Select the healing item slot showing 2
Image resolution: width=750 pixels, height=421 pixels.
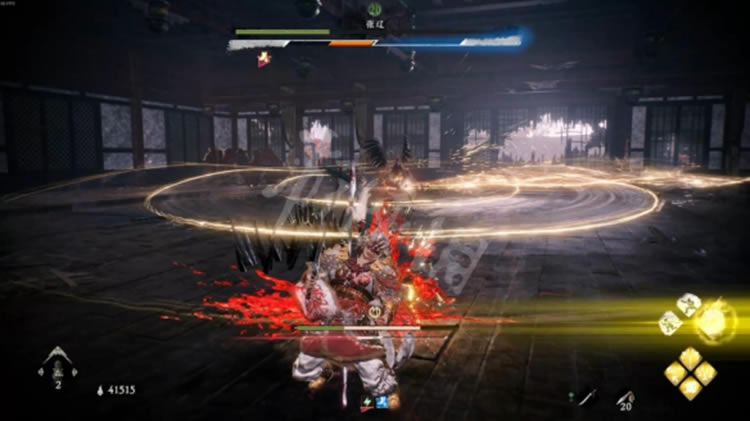click(x=58, y=366)
